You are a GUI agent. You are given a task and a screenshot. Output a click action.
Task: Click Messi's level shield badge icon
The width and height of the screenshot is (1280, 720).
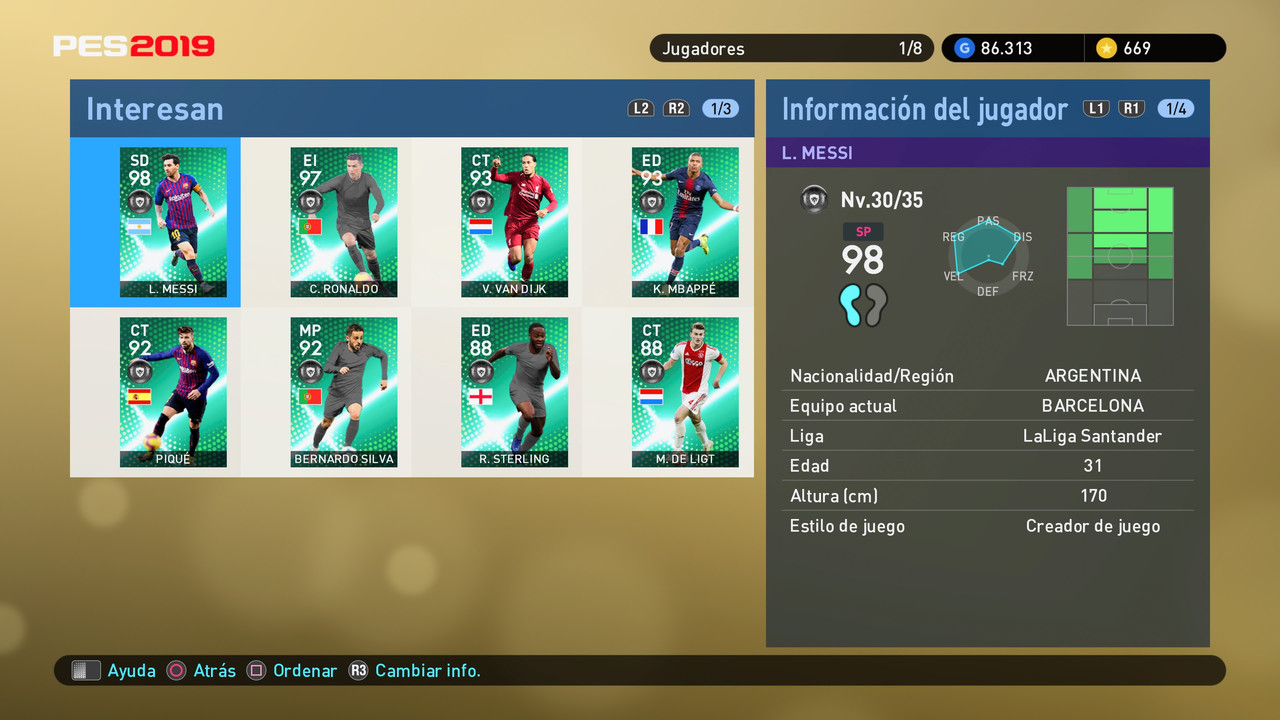click(x=814, y=199)
